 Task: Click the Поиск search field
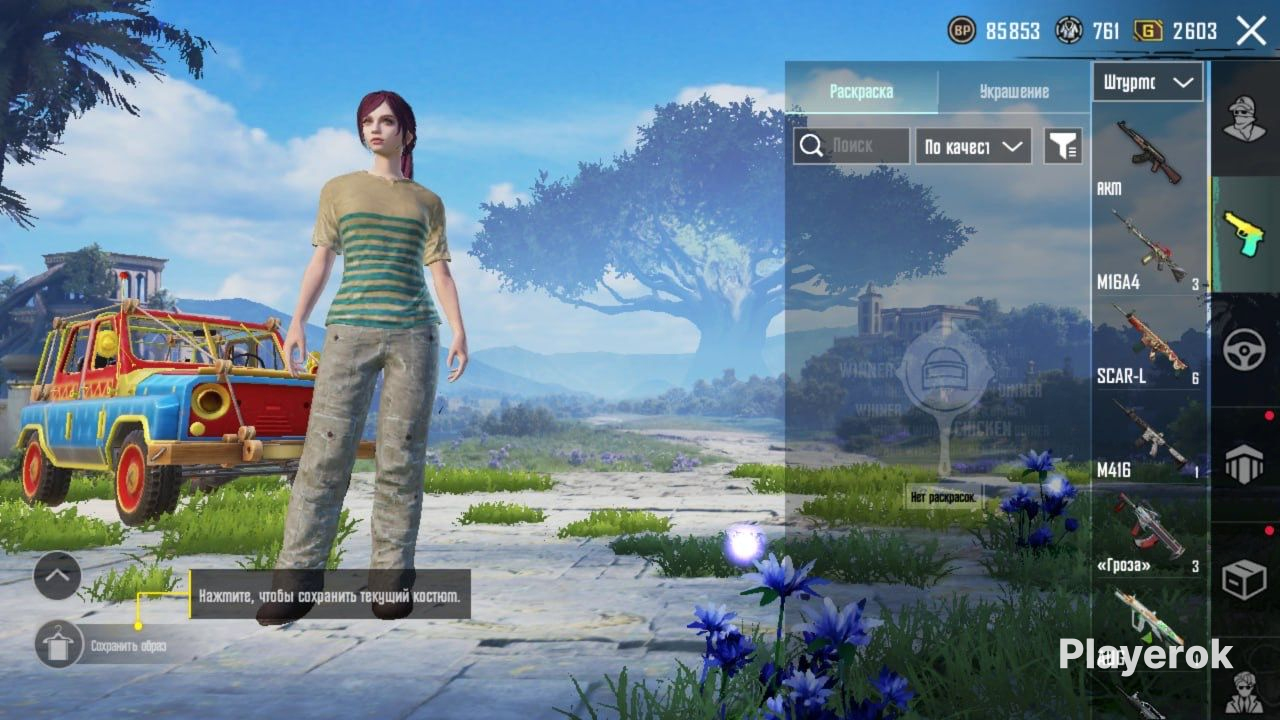[x=852, y=146]
